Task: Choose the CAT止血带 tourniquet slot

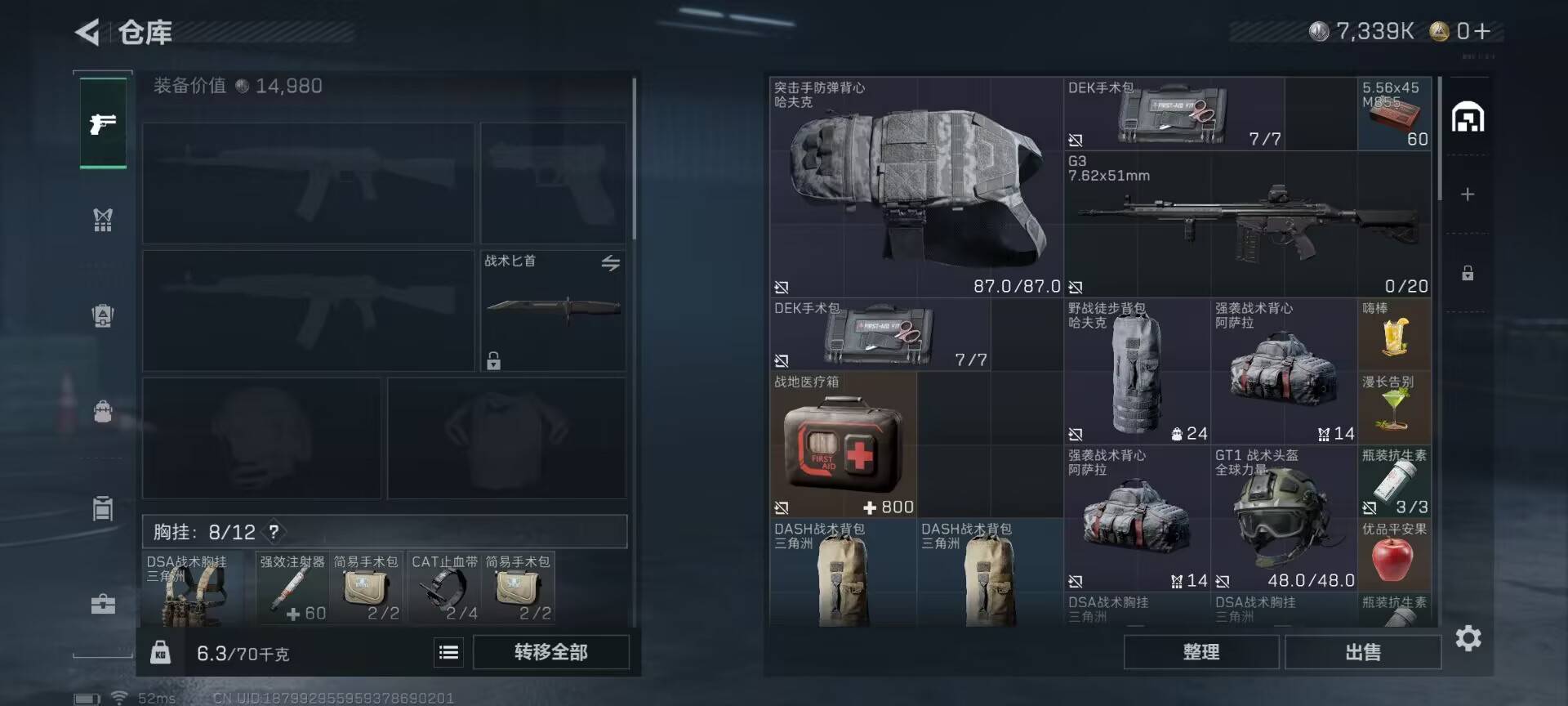Action: (x=444, y=588)
